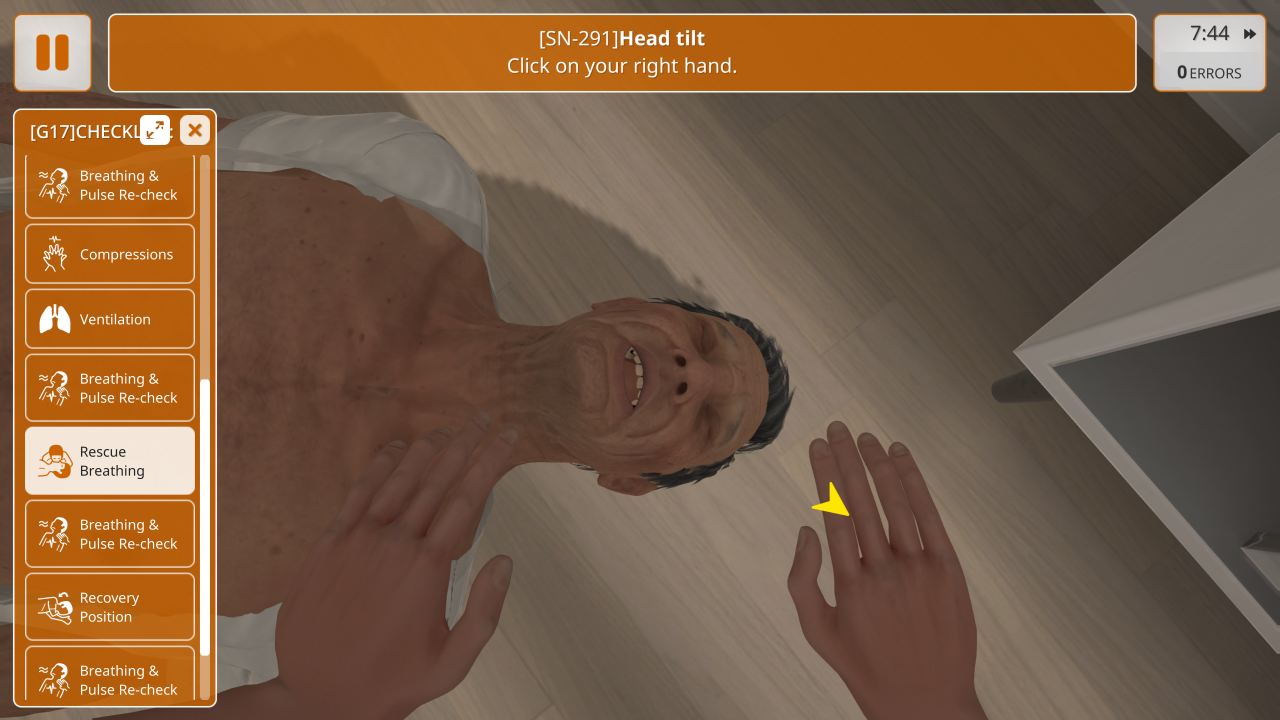Choose the Ventilation checklist item

[110, 319]
